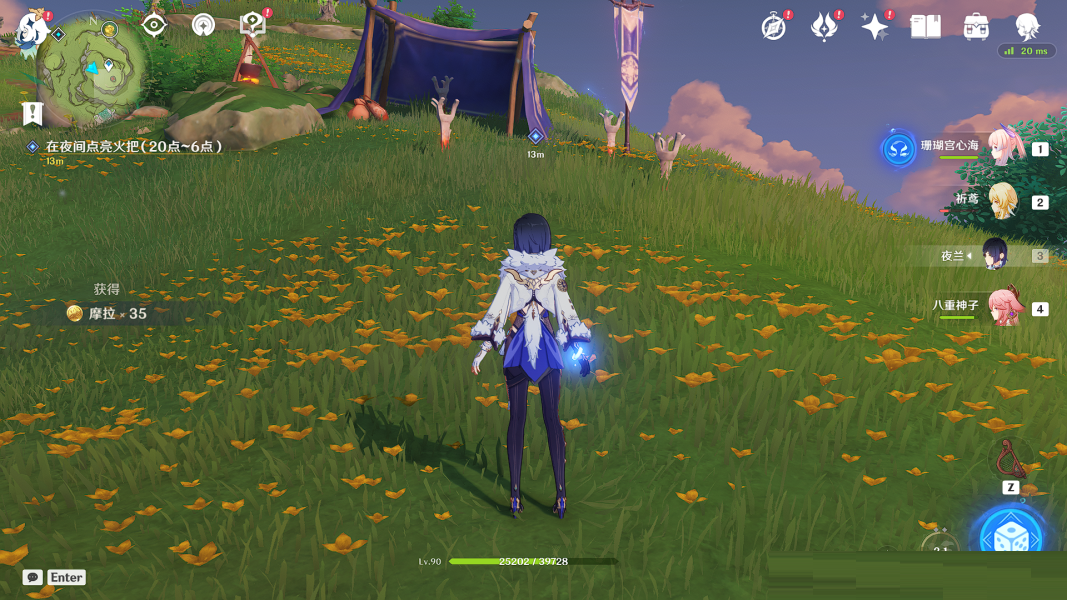Open the backpack inventory
This screenshot has height=600, width=1067.
(976, 27)
